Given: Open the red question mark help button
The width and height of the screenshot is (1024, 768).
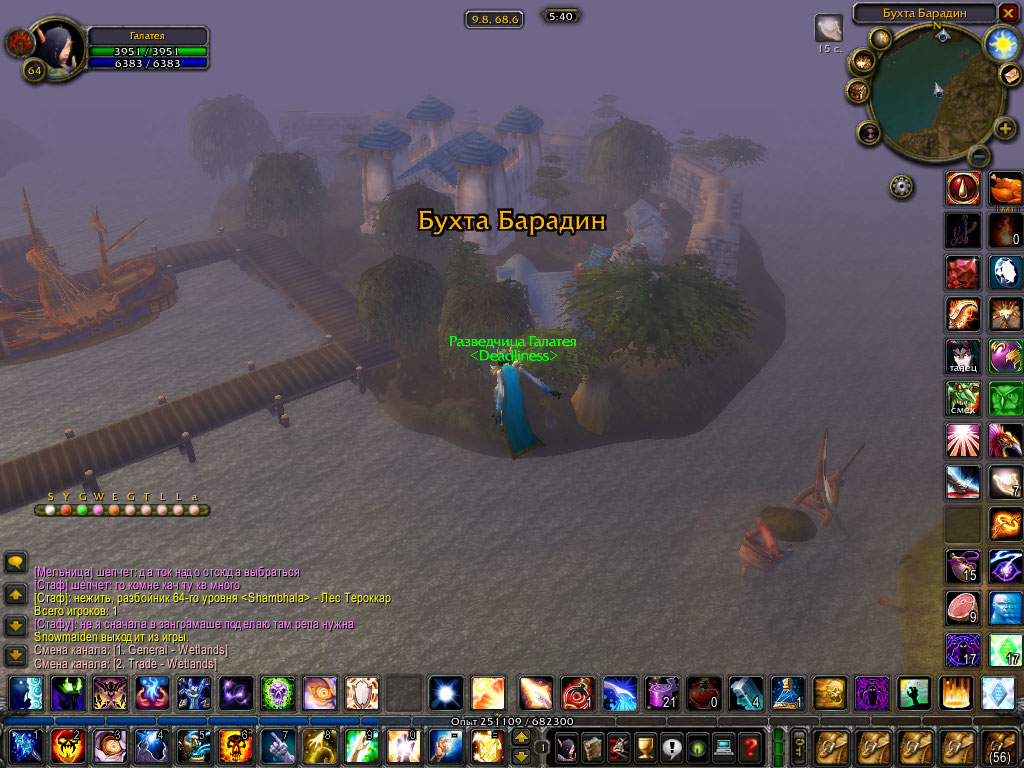Looking at the screenshot, I should coord(750,746).
